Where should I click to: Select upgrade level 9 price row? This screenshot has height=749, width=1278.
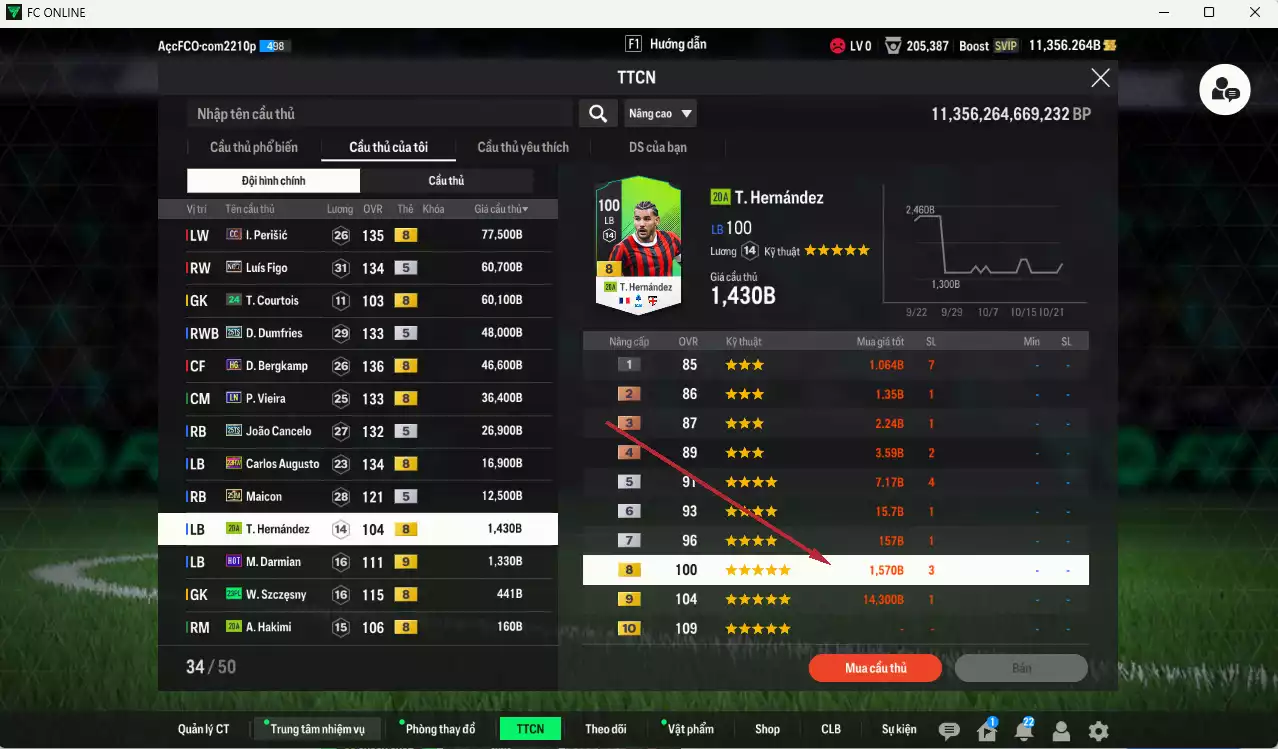point(835,600)
